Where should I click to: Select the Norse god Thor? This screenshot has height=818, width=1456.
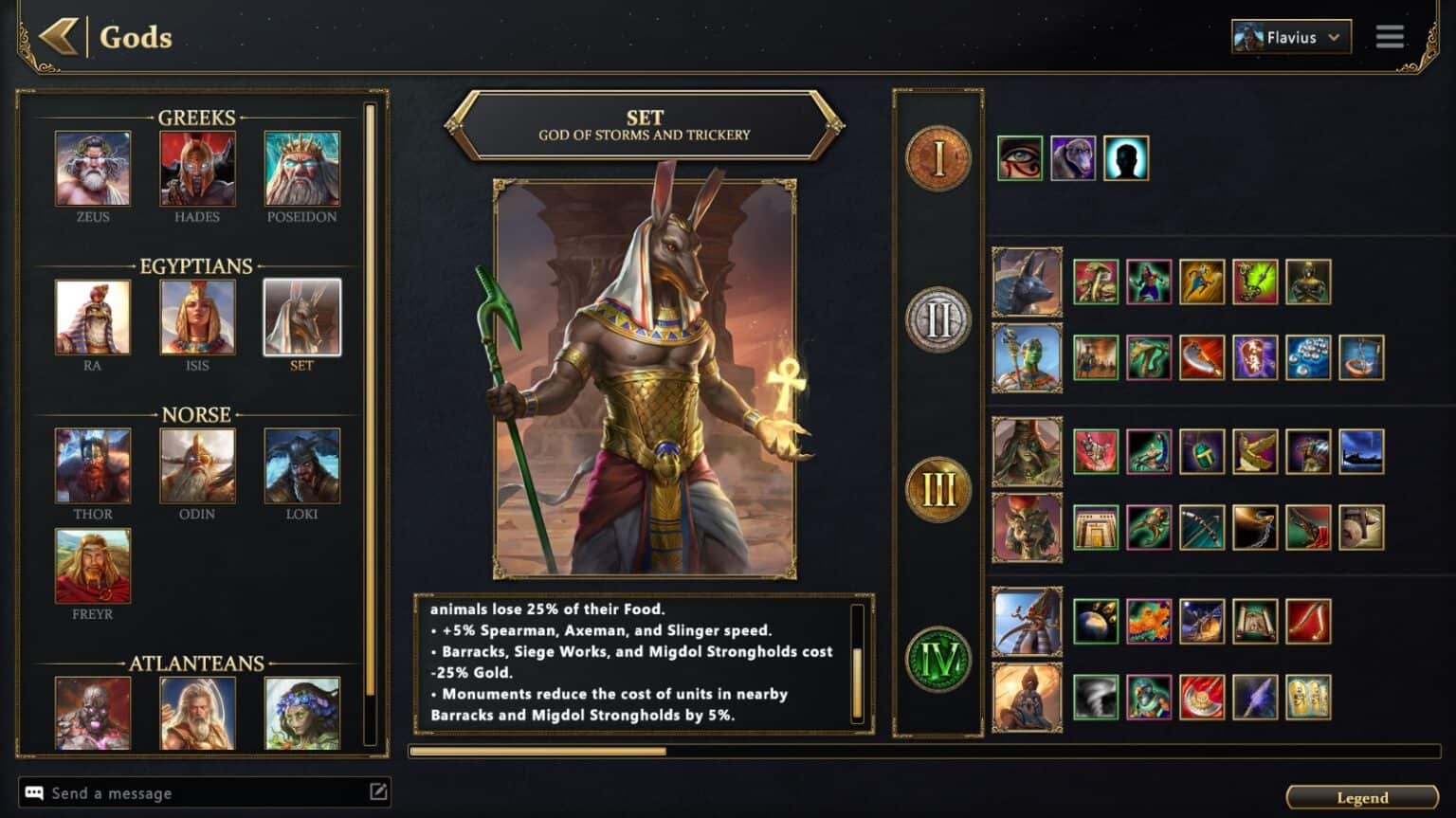pos(93,465)
